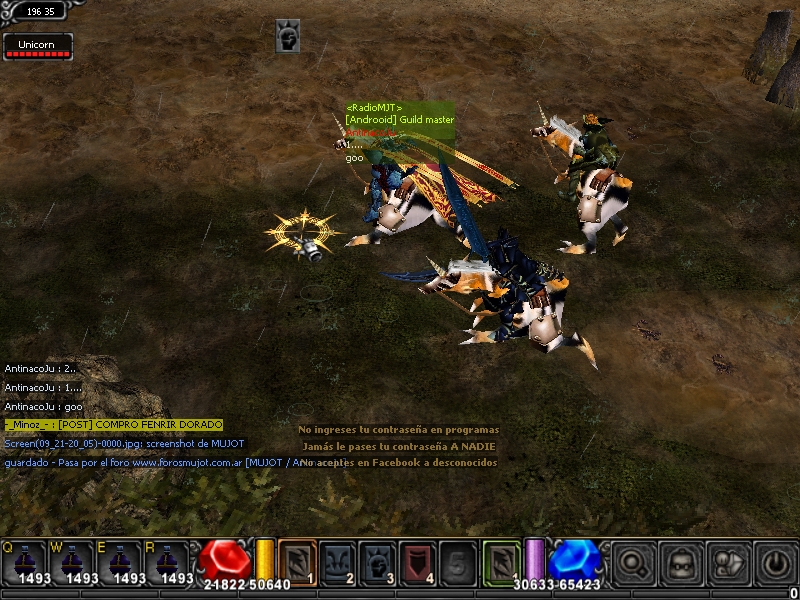Select skill slot 5 on the hotbar
Screen dimensions: 800x600
(x=458, y=561)
